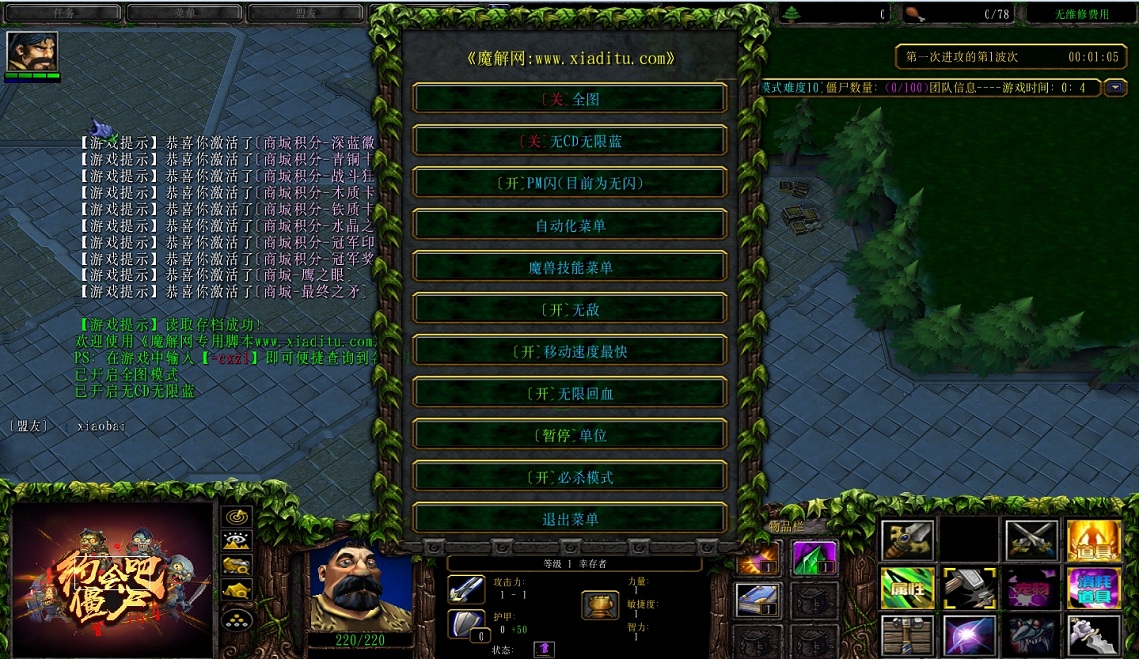Open the yellow 道具 command icon
1139x659 pixels.
(1093, 541)
